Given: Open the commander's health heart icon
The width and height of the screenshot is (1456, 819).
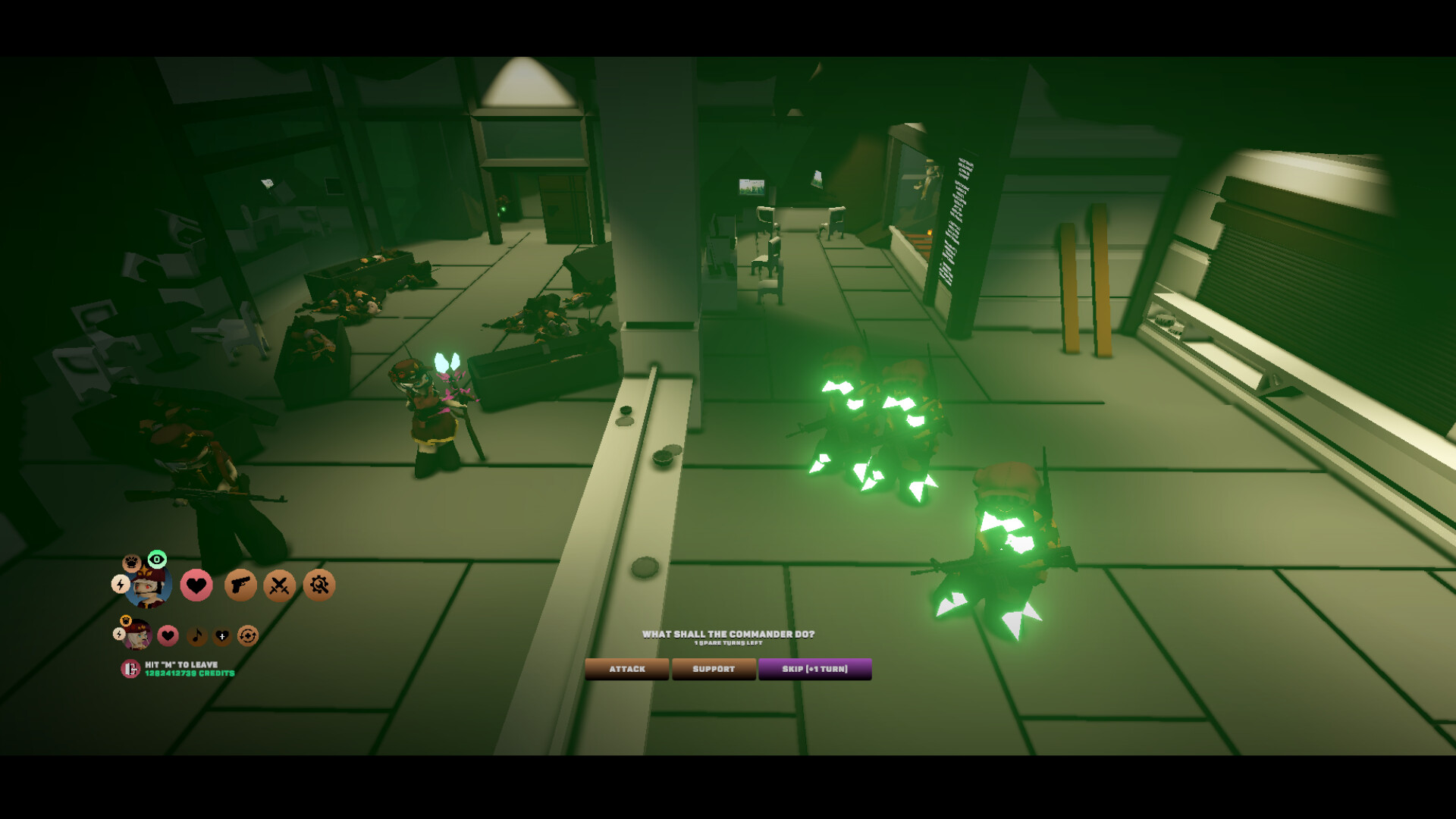Looking at the screenshot, I should (196, 585).
